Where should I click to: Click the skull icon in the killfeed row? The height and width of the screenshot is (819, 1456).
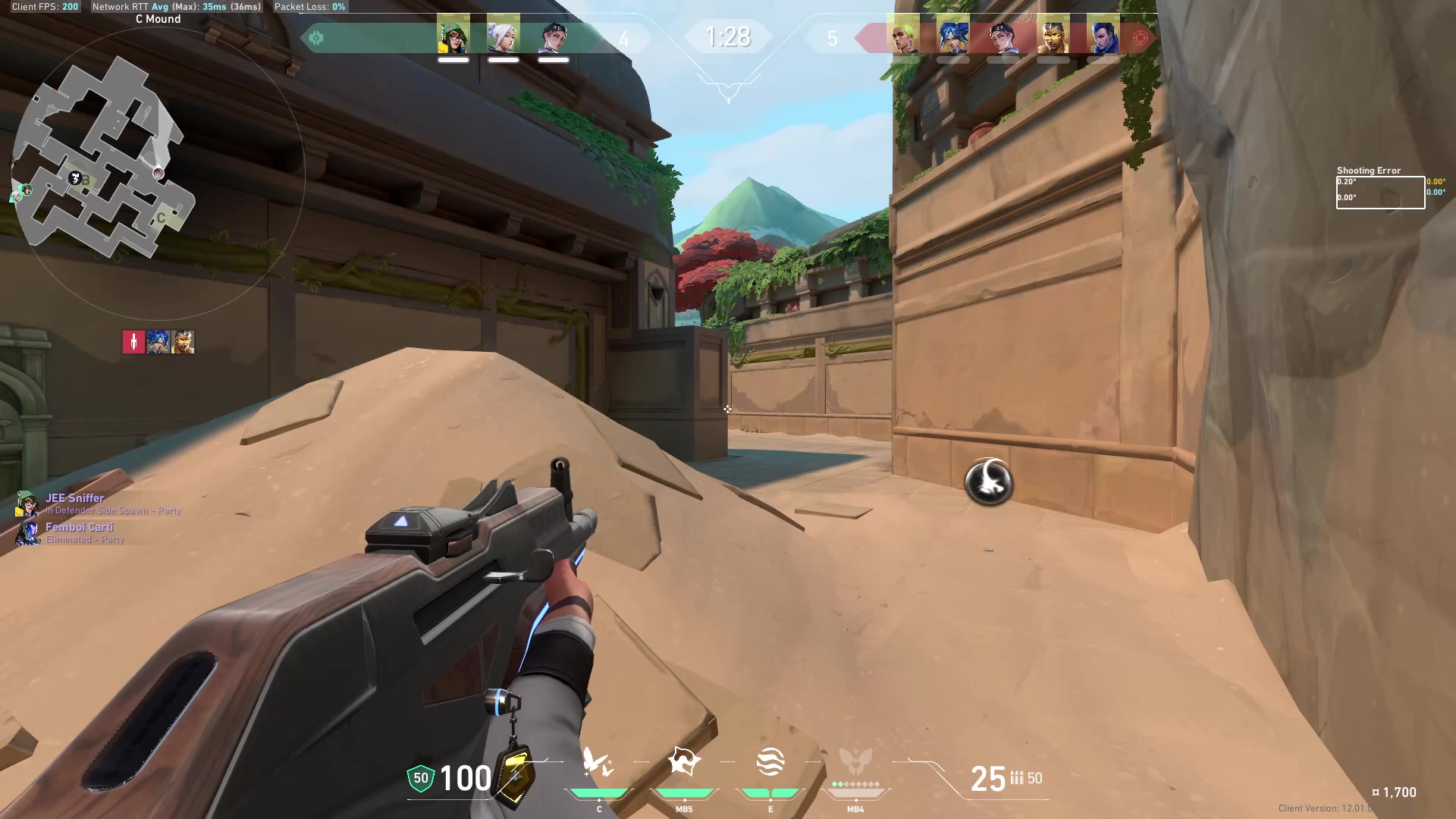point(133,341)
